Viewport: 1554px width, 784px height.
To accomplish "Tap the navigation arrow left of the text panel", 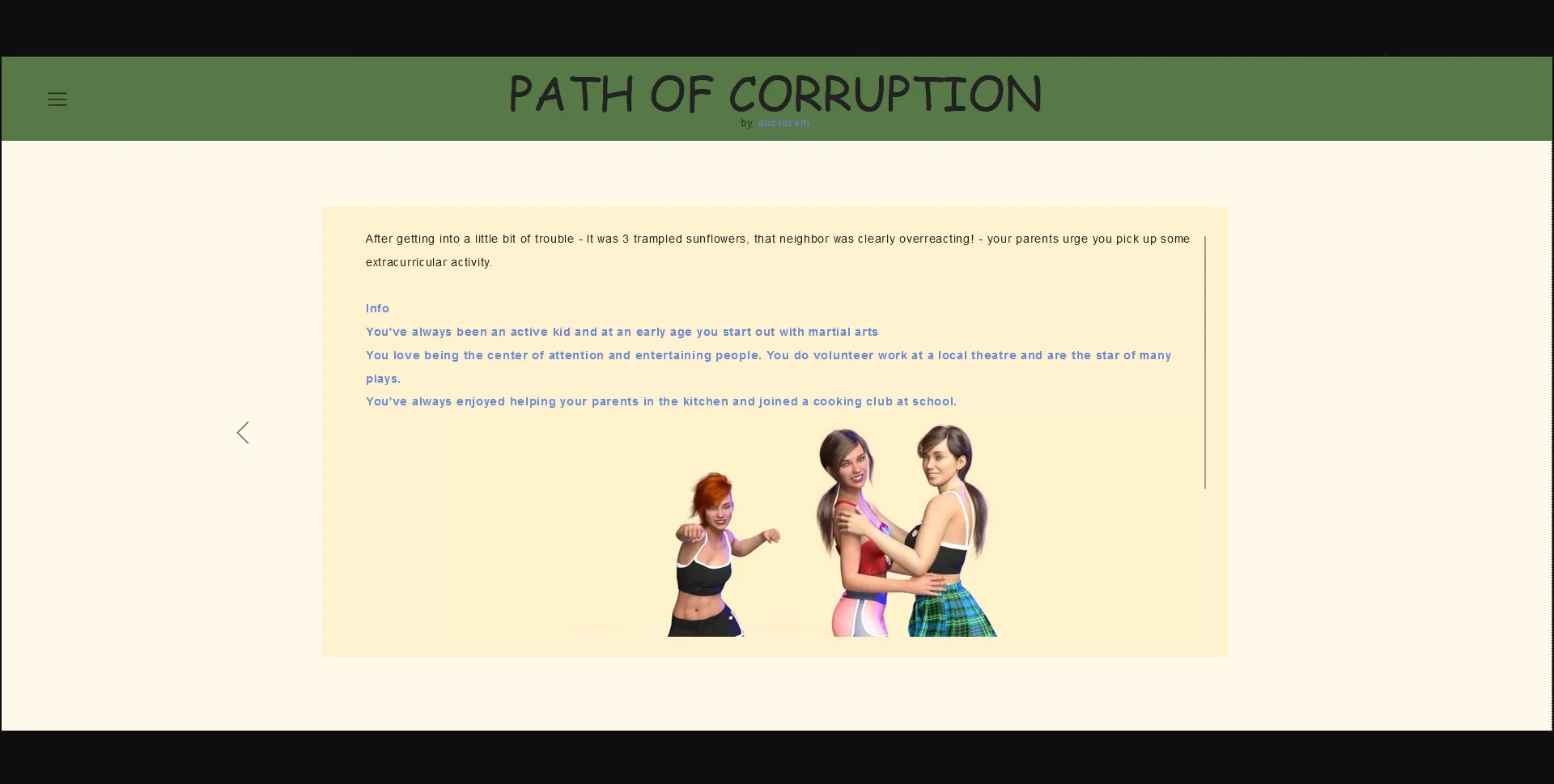I will click(242, 432).
